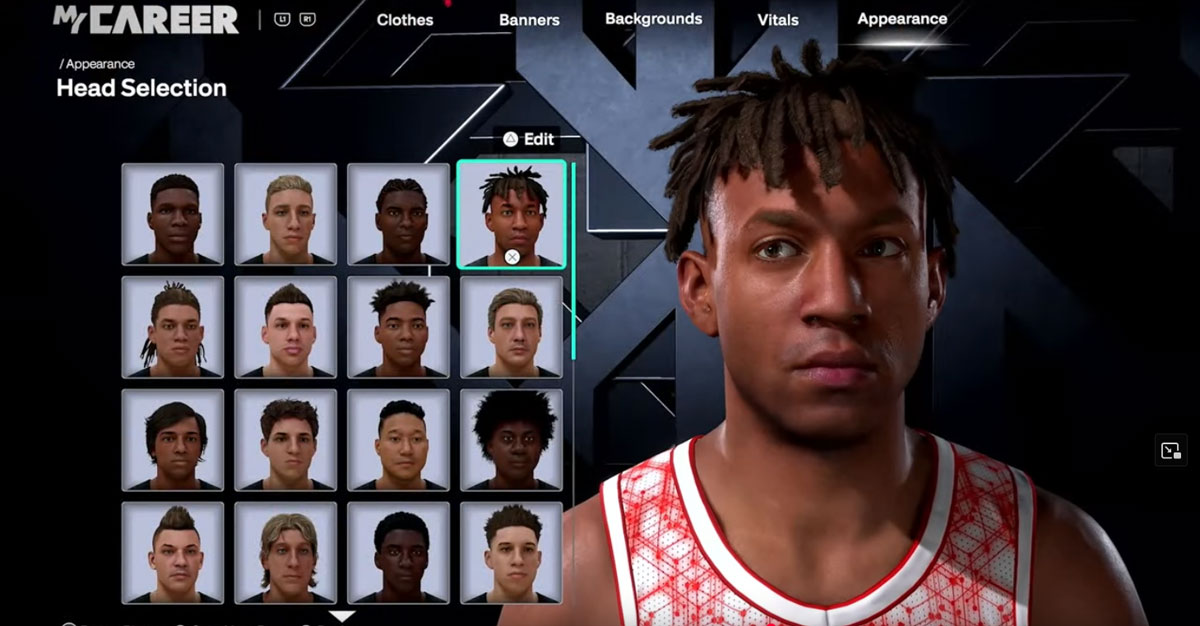Choose the big black afro head
The height and width of the screenshot is (626, 1200).
[512, 440]
